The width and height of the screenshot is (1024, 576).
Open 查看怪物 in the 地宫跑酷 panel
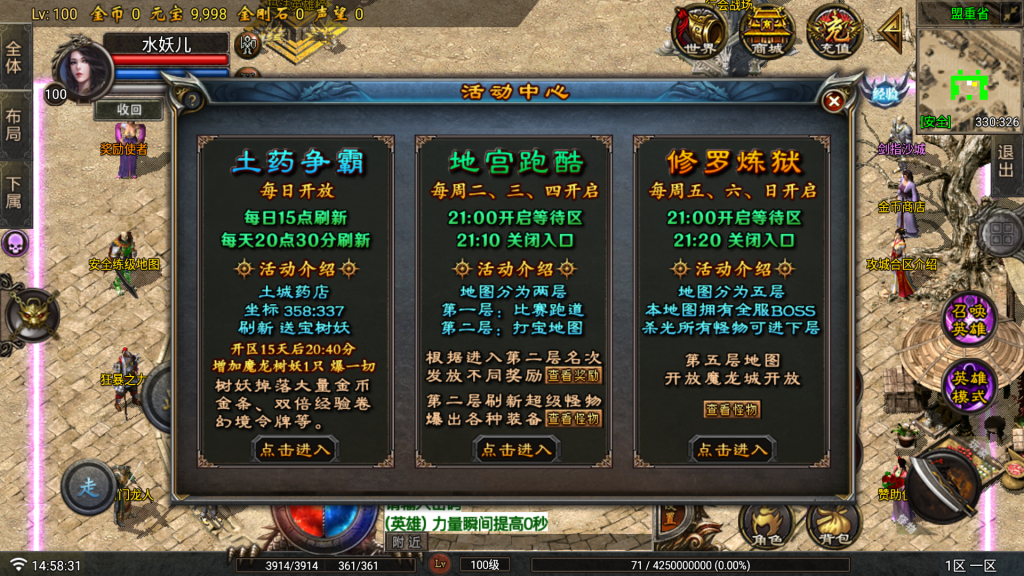[574, 419]
